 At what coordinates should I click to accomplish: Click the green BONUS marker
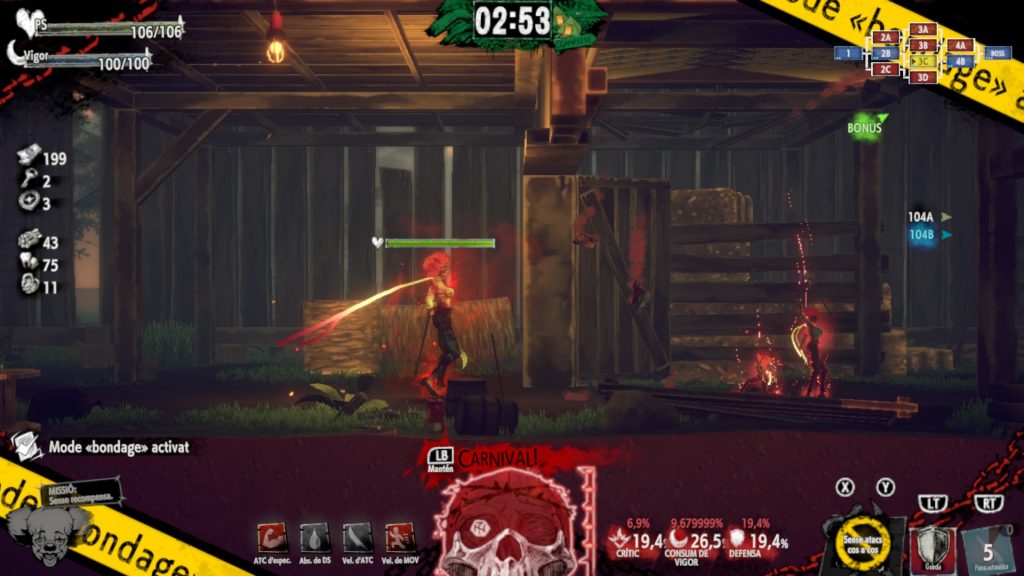click(865, 128)
